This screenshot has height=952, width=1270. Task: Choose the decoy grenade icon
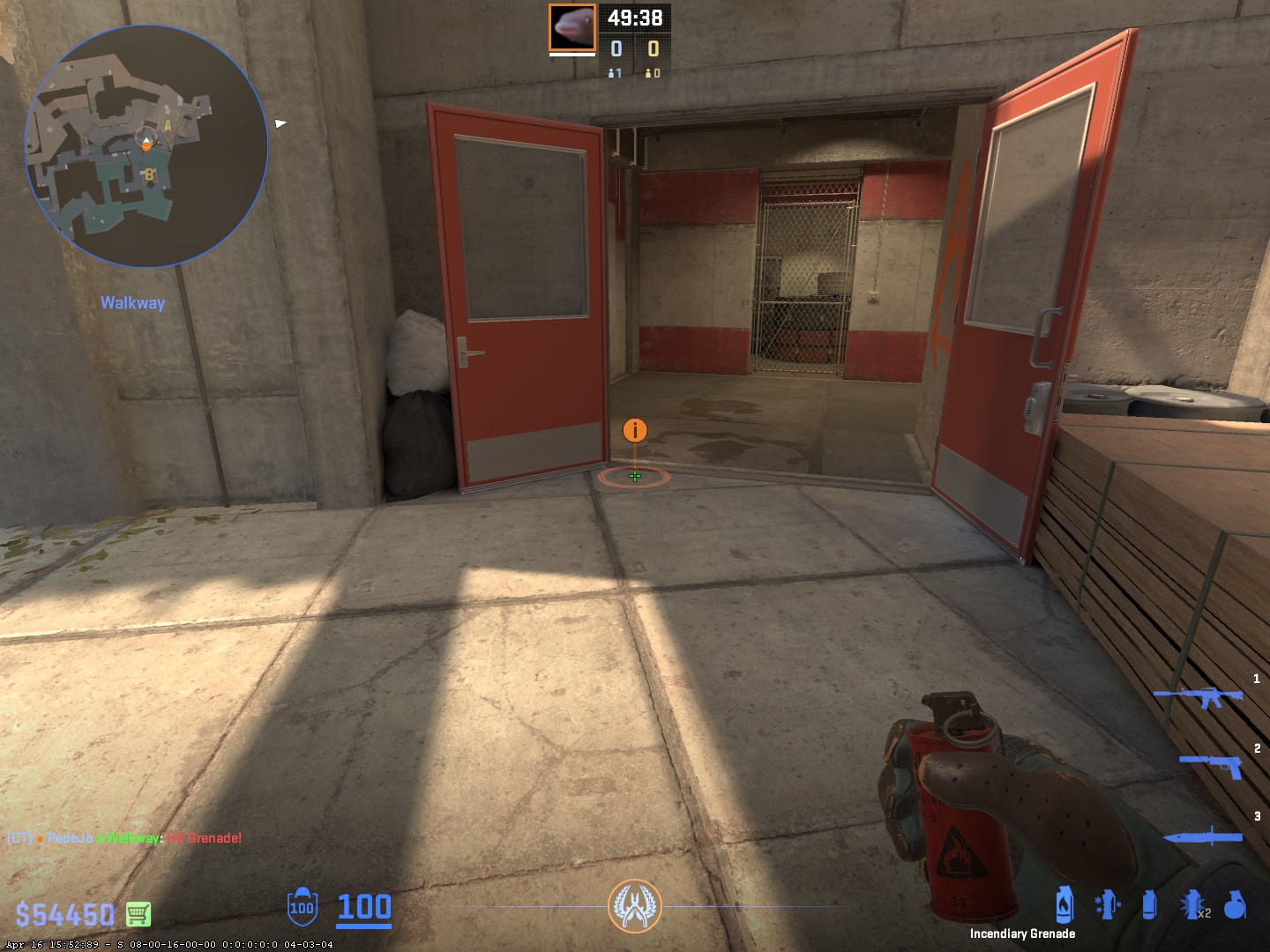[x=1107, y=905]
